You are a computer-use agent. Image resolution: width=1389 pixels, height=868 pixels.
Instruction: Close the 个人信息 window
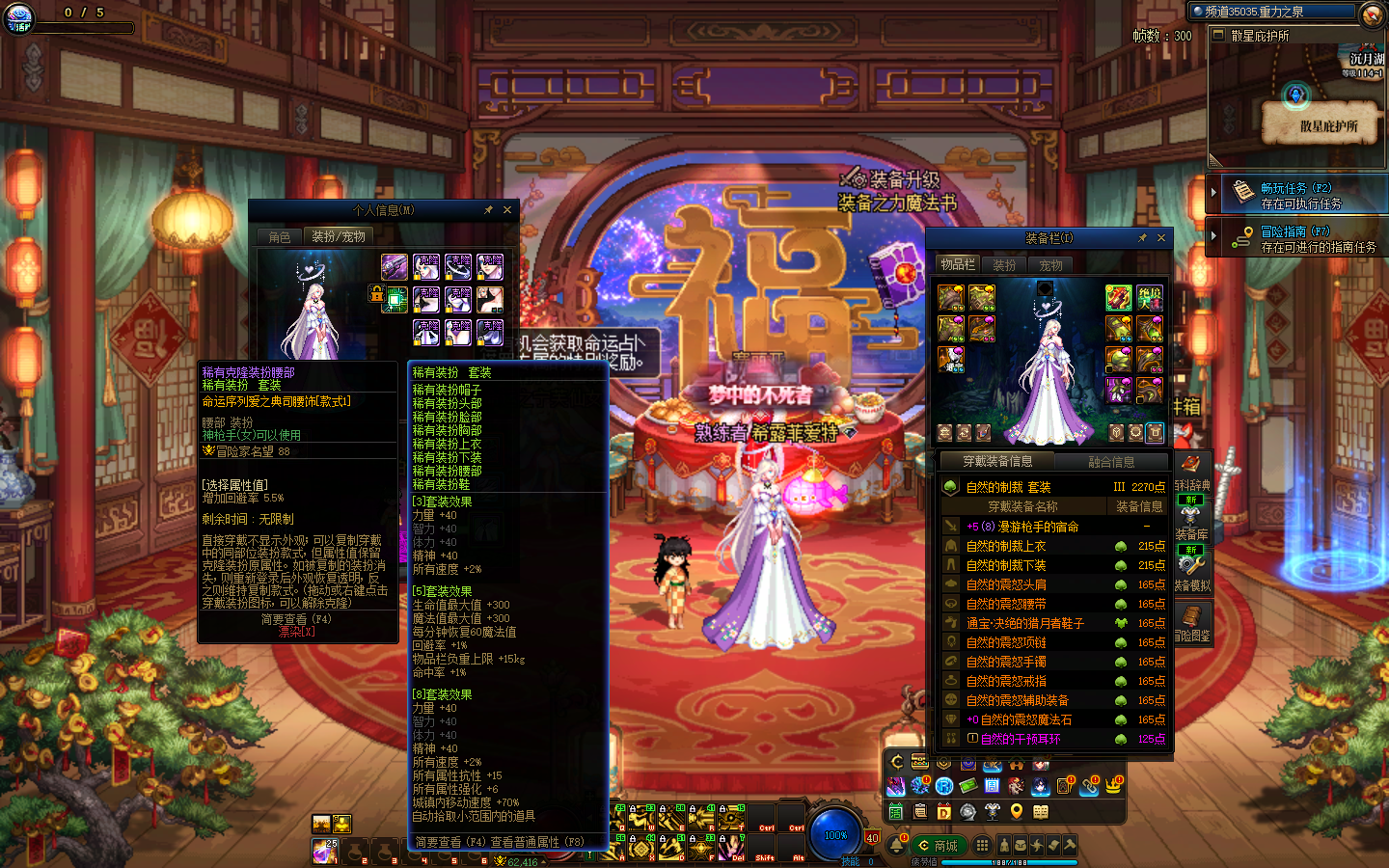pos(507,210)
